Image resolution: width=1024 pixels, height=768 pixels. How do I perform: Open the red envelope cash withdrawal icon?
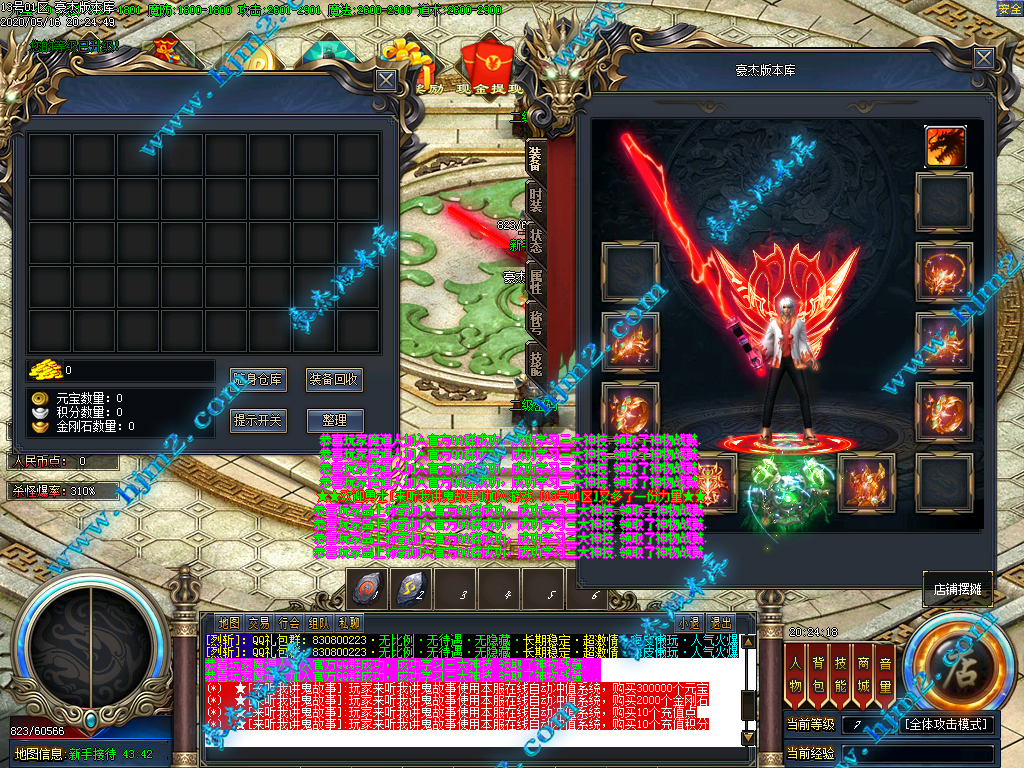point(489,62)
